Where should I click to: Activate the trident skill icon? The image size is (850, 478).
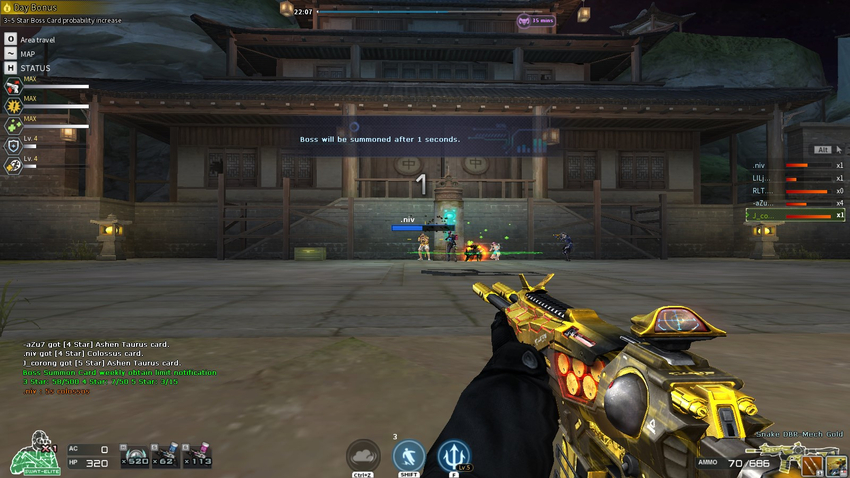pyautogui.click(x=453, y=456)
